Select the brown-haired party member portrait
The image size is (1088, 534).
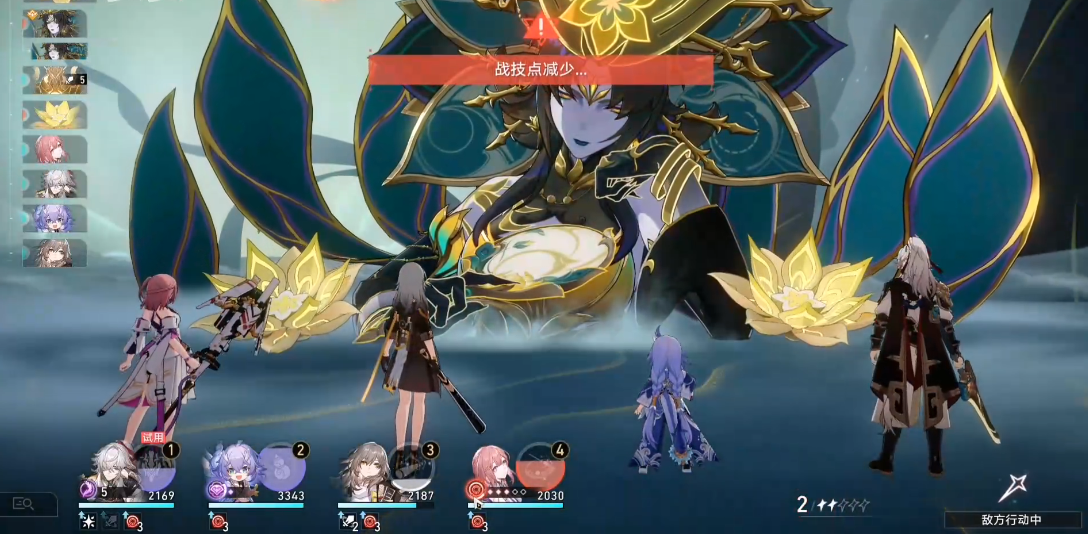pos(362,470)
